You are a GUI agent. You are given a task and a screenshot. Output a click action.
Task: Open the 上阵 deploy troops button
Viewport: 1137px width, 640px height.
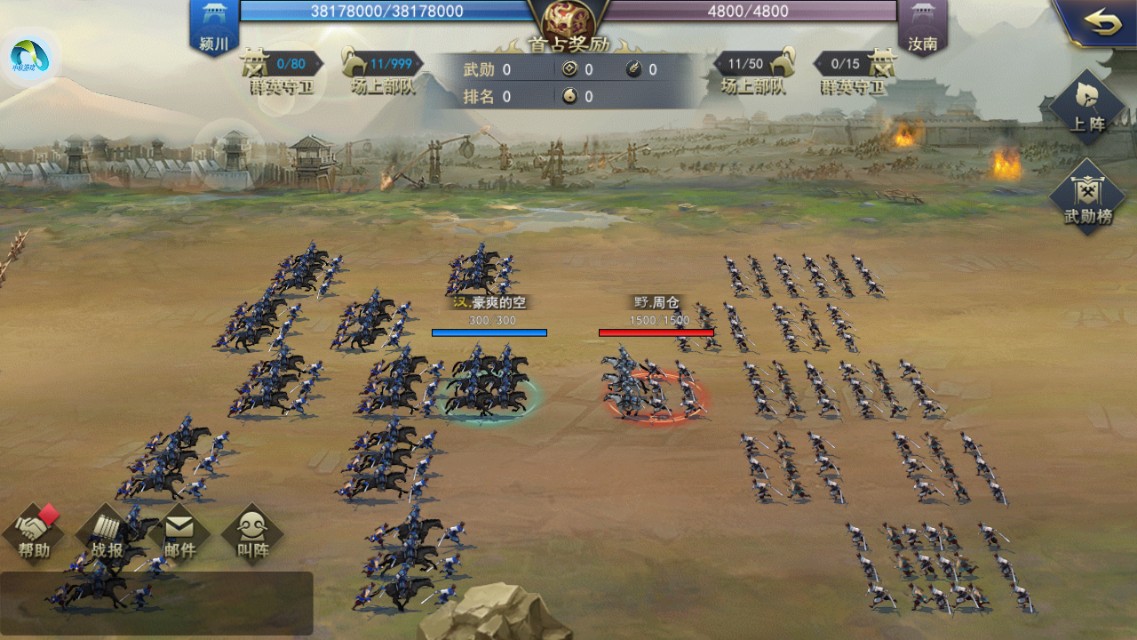pos(1086,108)
